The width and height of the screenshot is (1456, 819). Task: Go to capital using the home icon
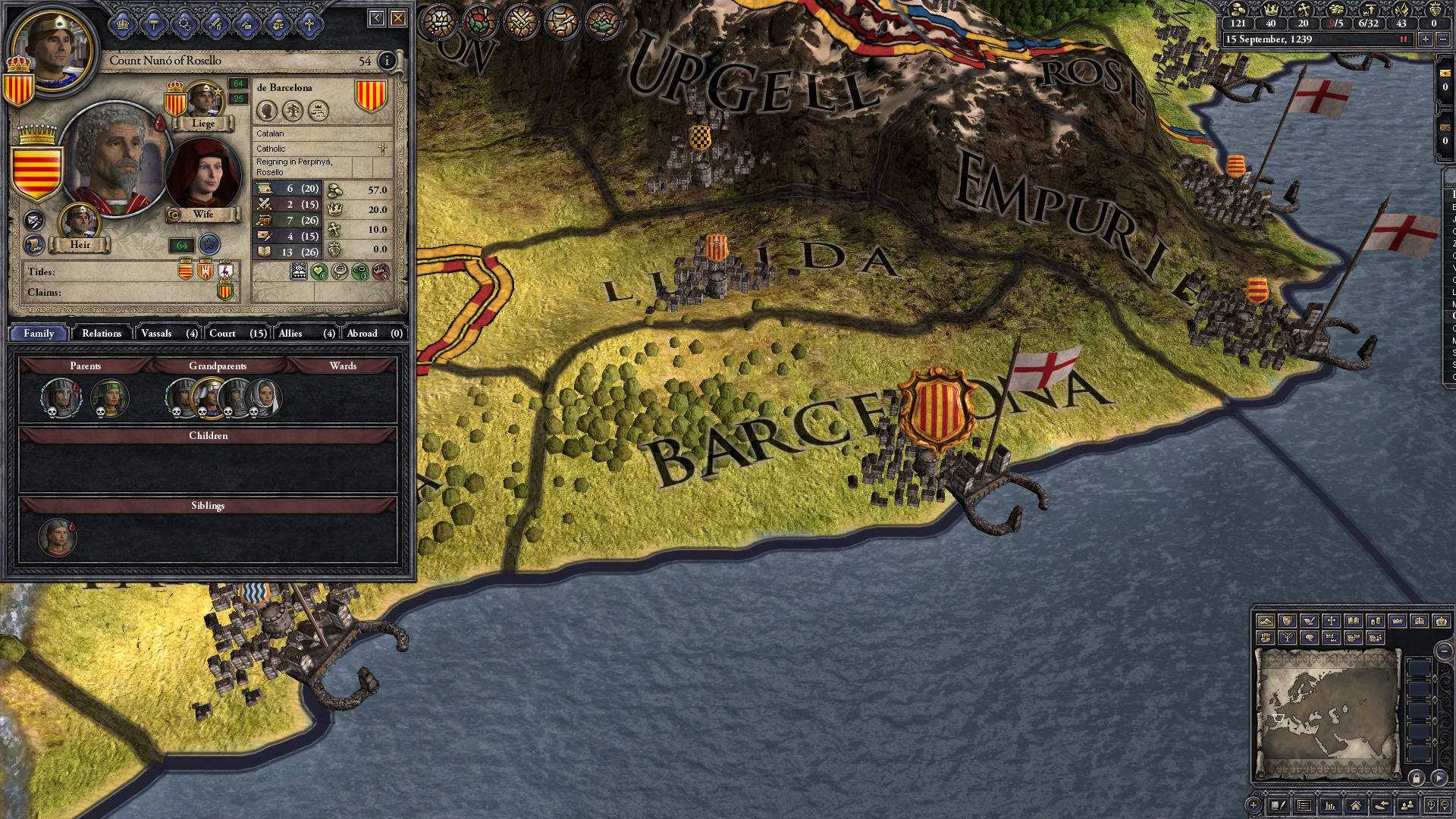[x=1357, y=805]
